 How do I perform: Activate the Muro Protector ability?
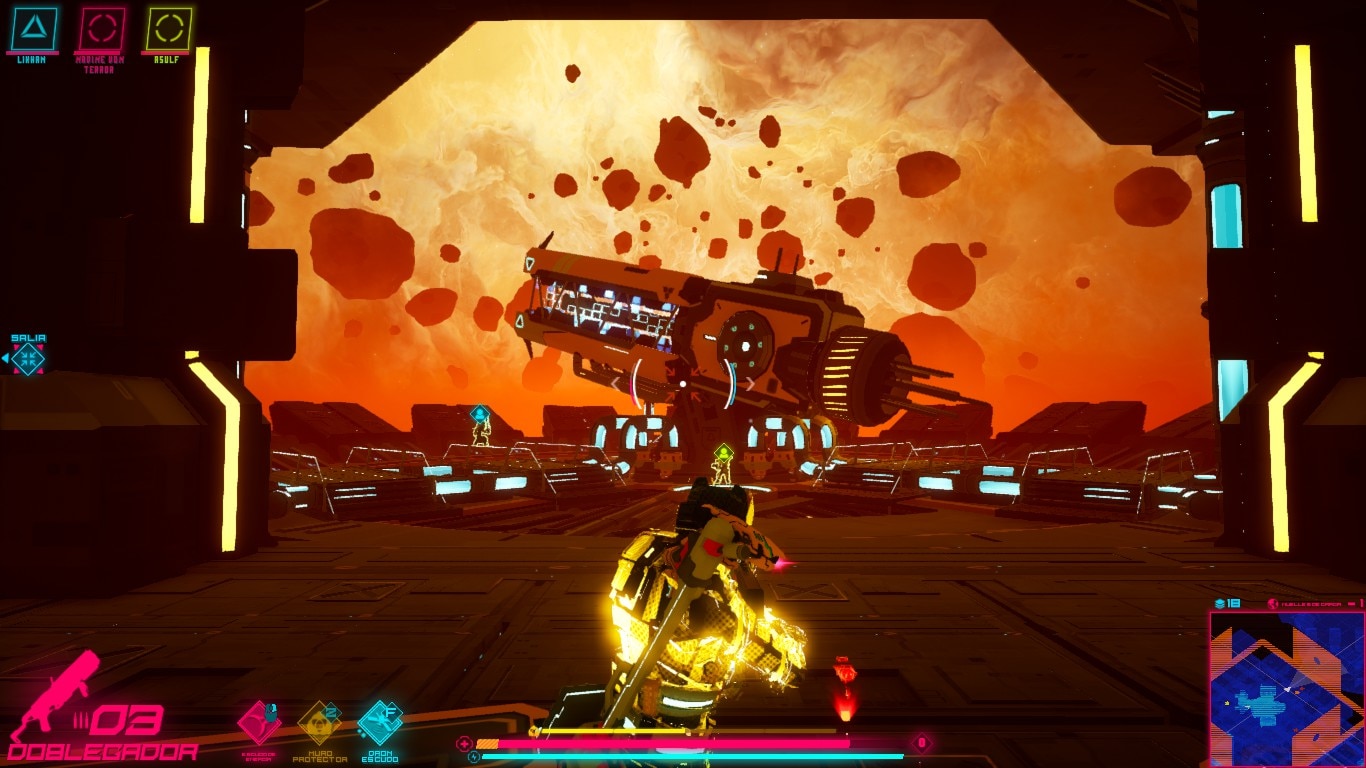319,721
